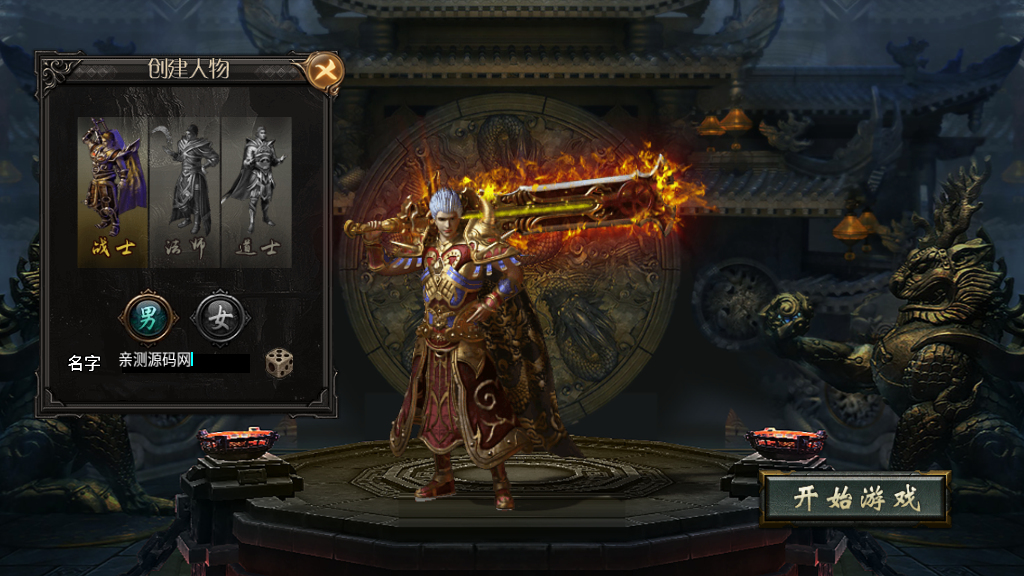
Task: Switch to female gender 女 button
Action: click(x=220, y=318)
